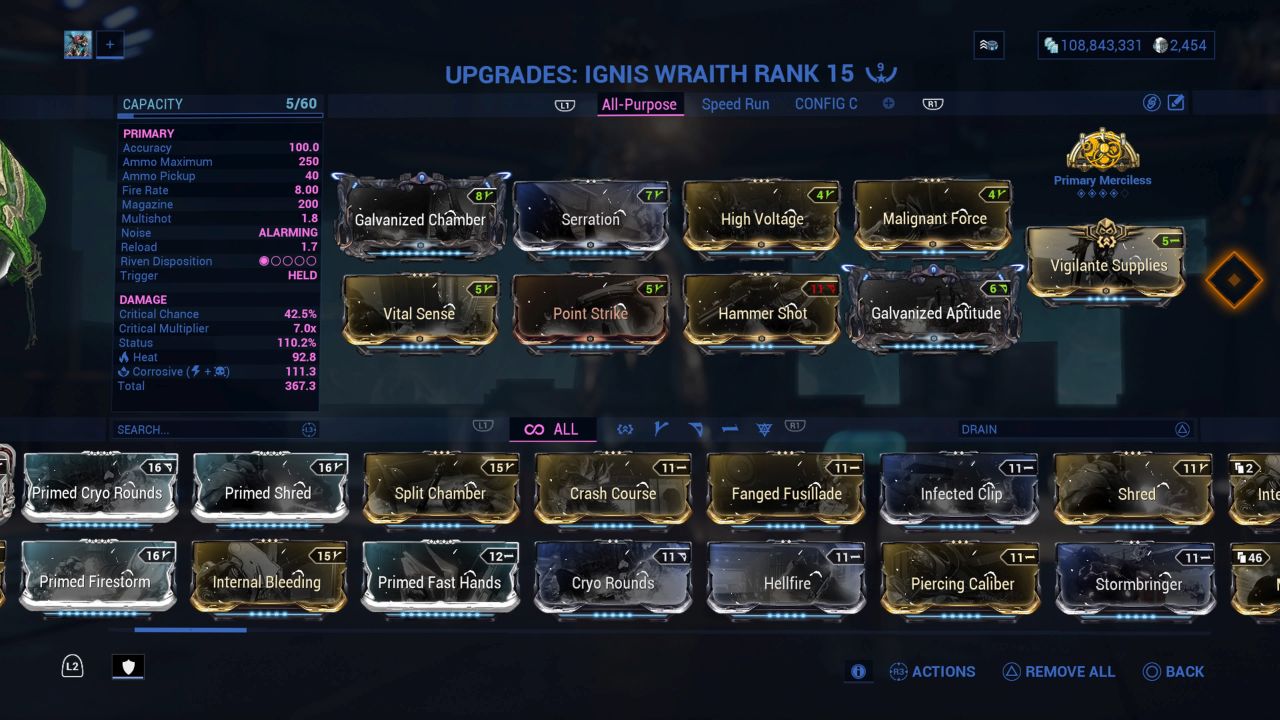This screenshot has height=720, width=1280.
Task: Select the V-shaped Madurai polarity filter
Action: coord(659,428)
